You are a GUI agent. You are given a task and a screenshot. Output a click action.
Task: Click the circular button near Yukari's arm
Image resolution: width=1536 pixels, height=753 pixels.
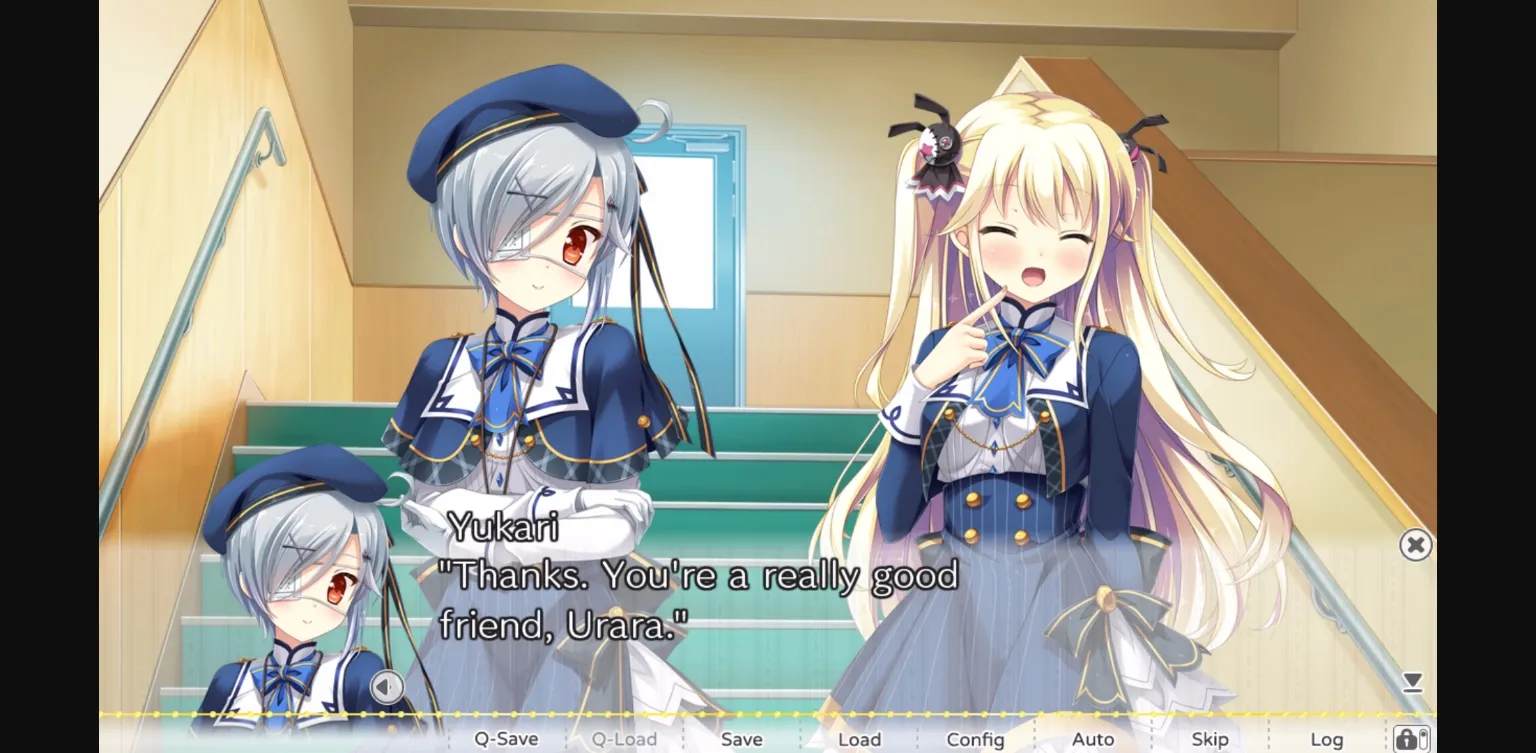point(386,687)
